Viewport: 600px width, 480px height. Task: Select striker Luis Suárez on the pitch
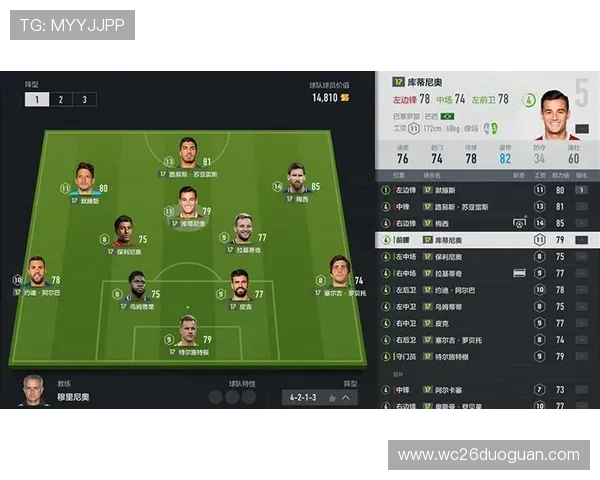coord(188,155)
